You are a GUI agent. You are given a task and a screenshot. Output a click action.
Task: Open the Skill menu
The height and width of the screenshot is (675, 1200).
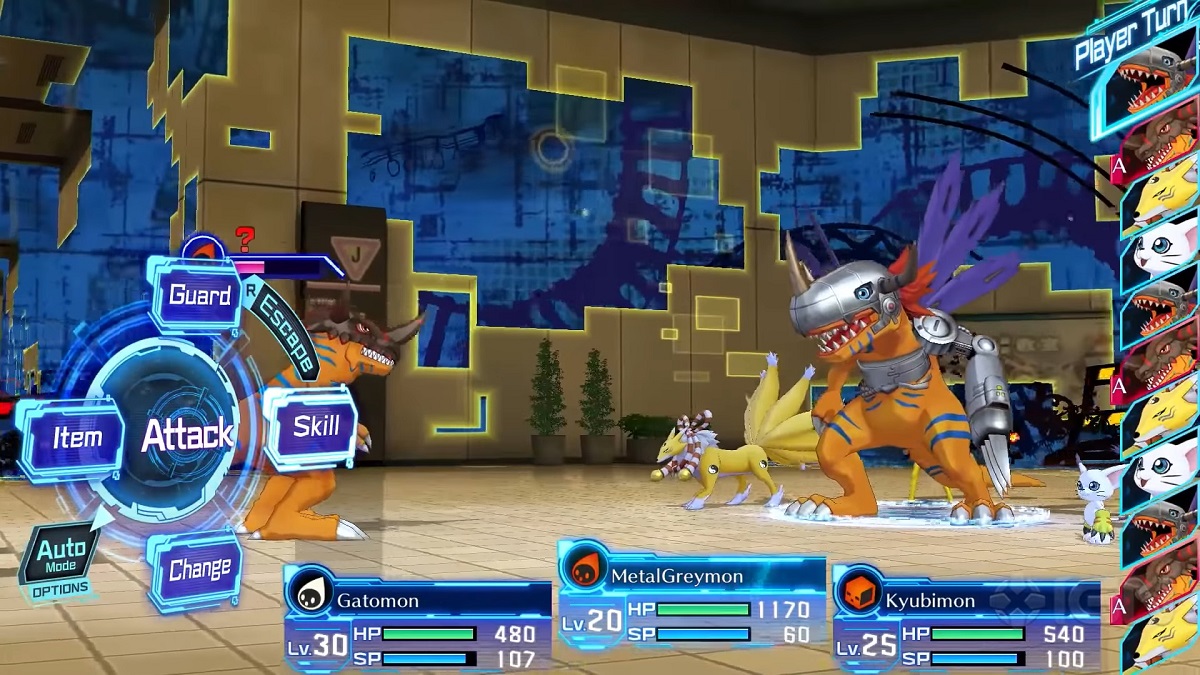(x=315, y=427)
